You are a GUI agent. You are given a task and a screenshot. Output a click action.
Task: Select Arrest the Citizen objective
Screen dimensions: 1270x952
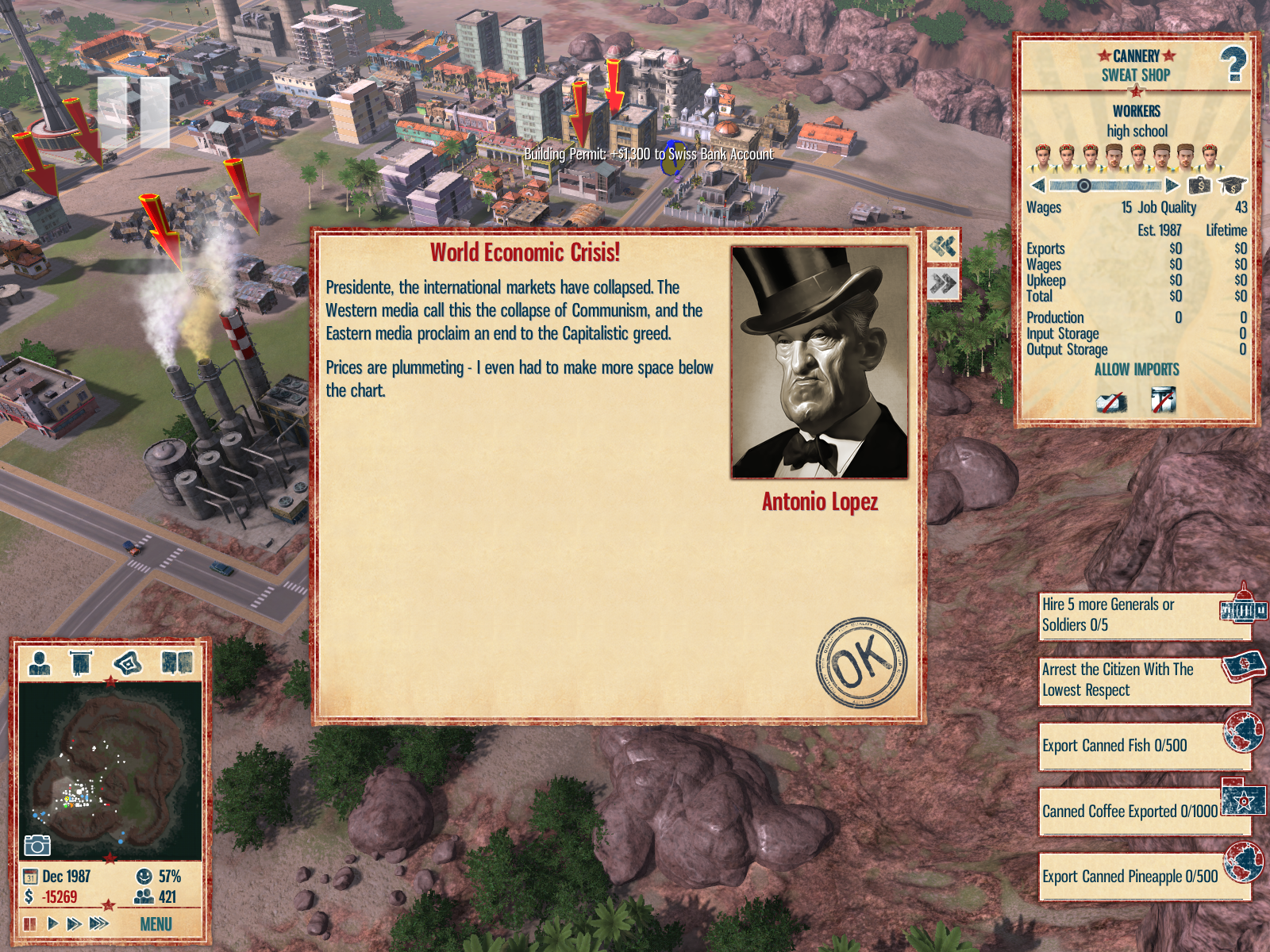tap(1143, 680)
